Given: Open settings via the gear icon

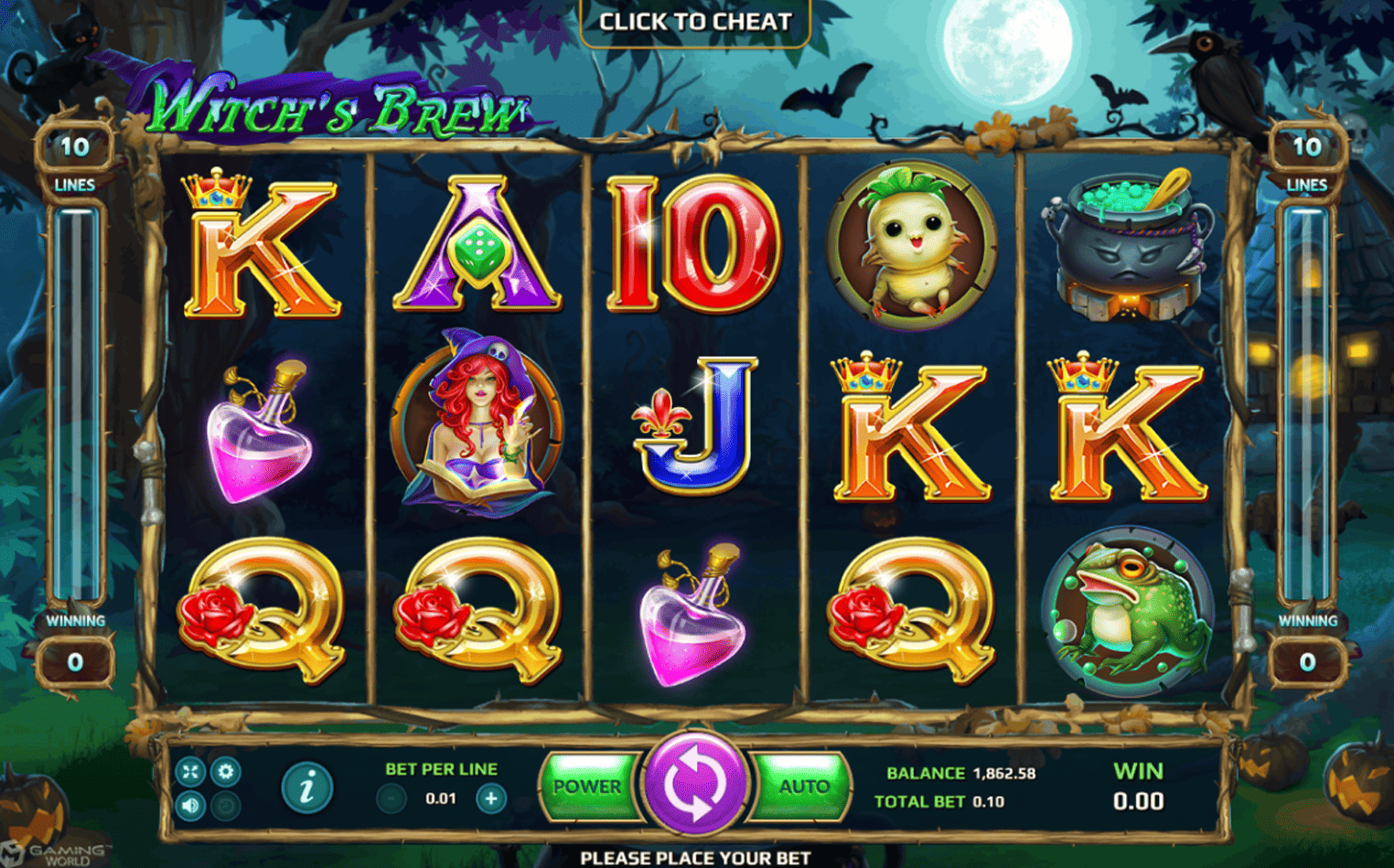Looking at the screenshot, I should point(225,772).
